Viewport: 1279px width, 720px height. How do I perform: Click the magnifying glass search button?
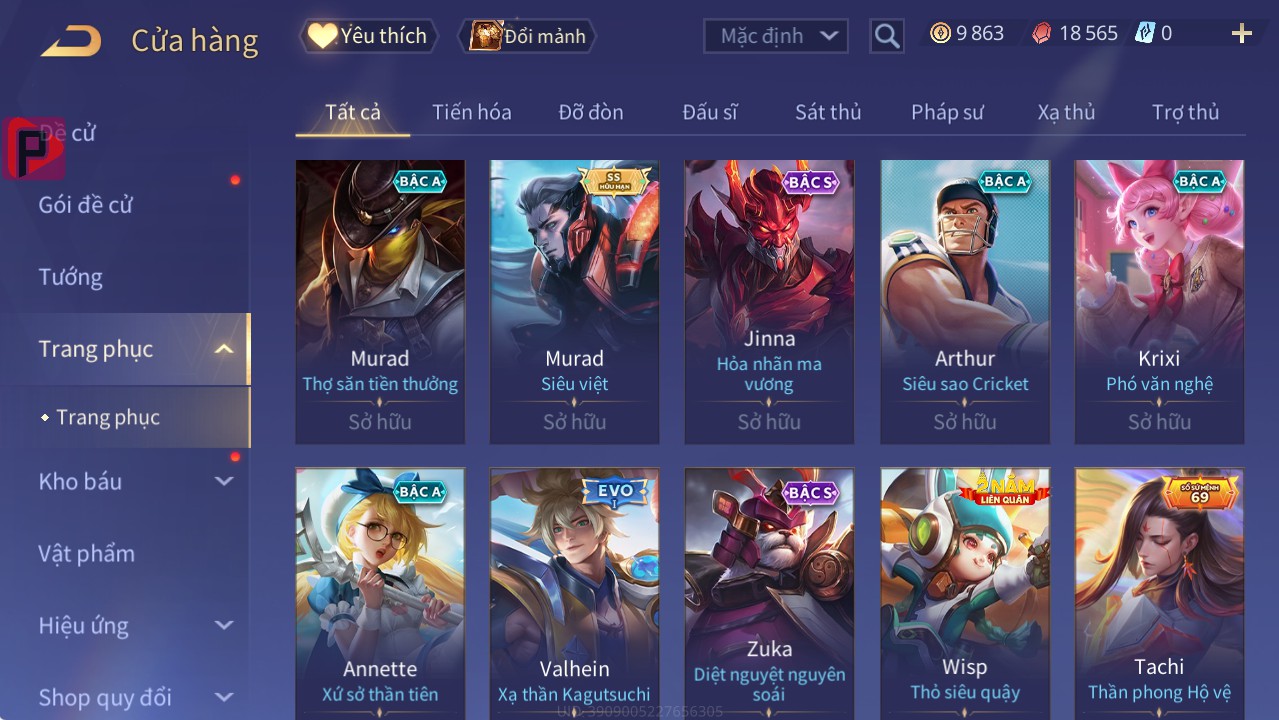tap(886, 36)
